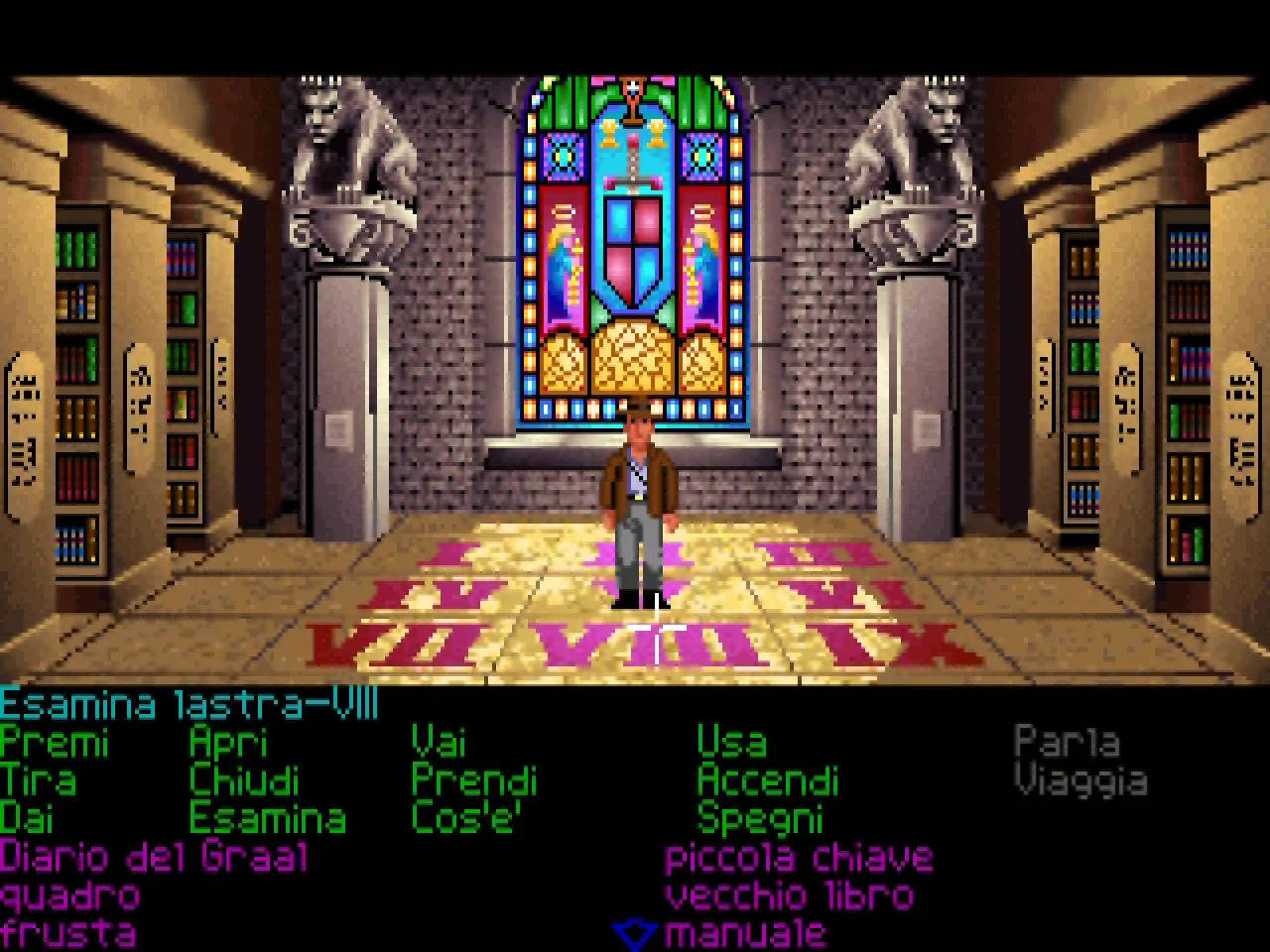Activate the Spegni verb
The image size is (1270, 952).
[x=760, y=819]
